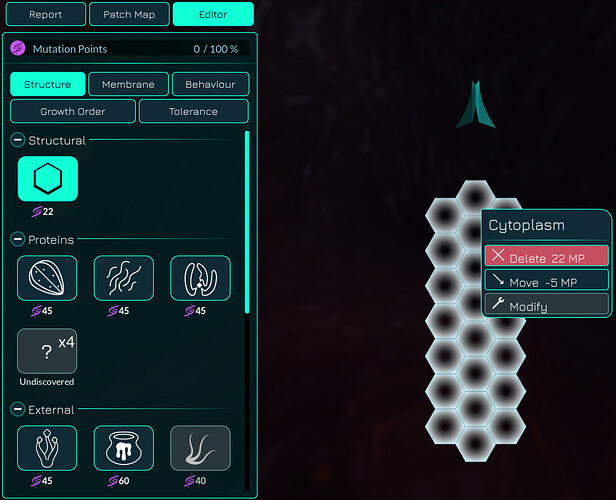Switch to the Membrane section

(x=128, y=85)
